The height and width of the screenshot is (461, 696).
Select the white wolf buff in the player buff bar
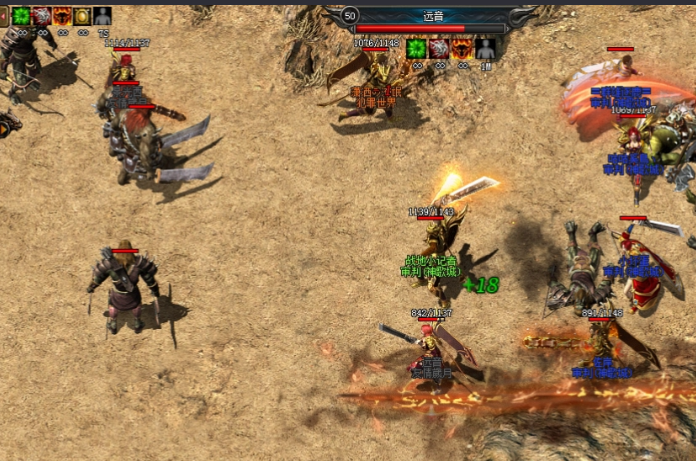41,16
